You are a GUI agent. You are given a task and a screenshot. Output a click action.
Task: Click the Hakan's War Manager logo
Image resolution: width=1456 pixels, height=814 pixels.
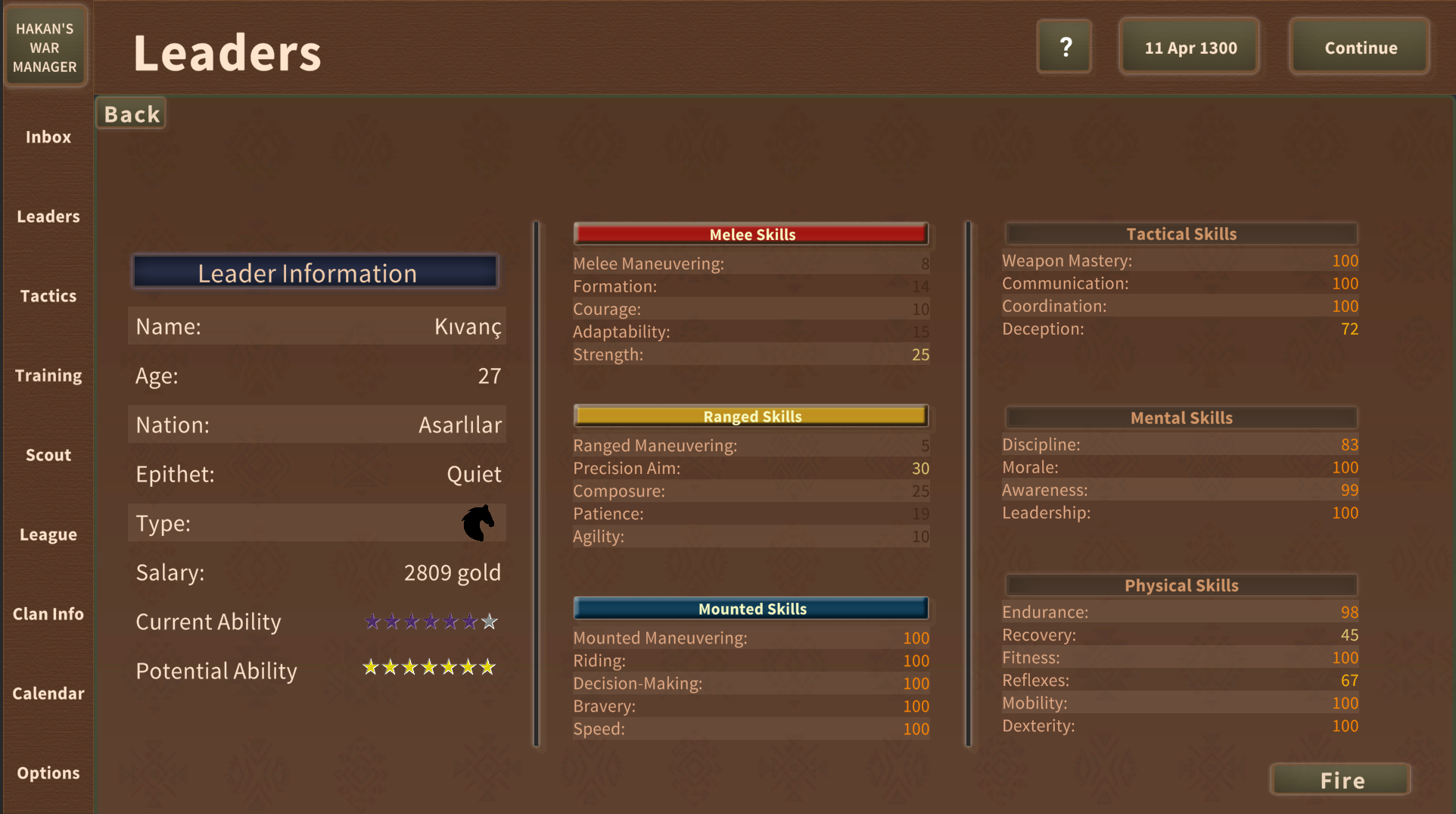pos(45,46)
